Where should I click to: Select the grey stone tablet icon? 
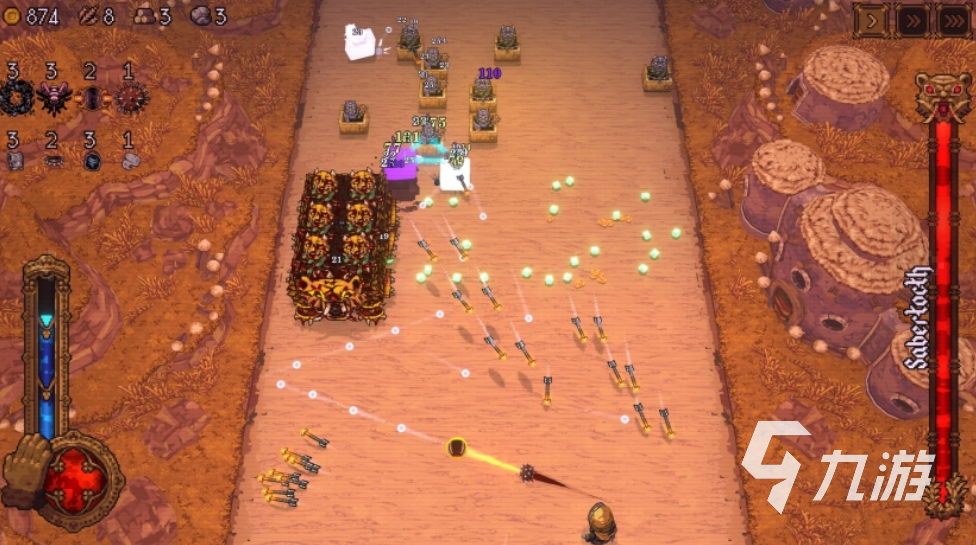point(15,161)
